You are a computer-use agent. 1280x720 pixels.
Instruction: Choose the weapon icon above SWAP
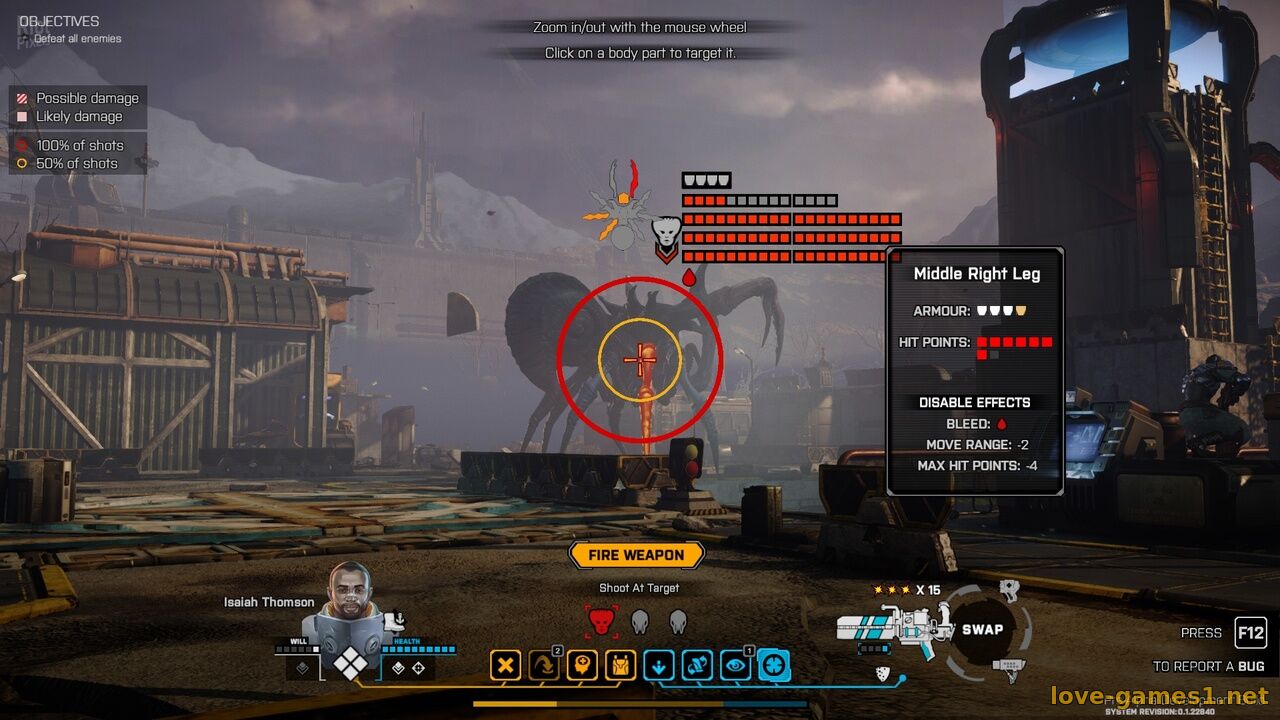coord(1009,589)
